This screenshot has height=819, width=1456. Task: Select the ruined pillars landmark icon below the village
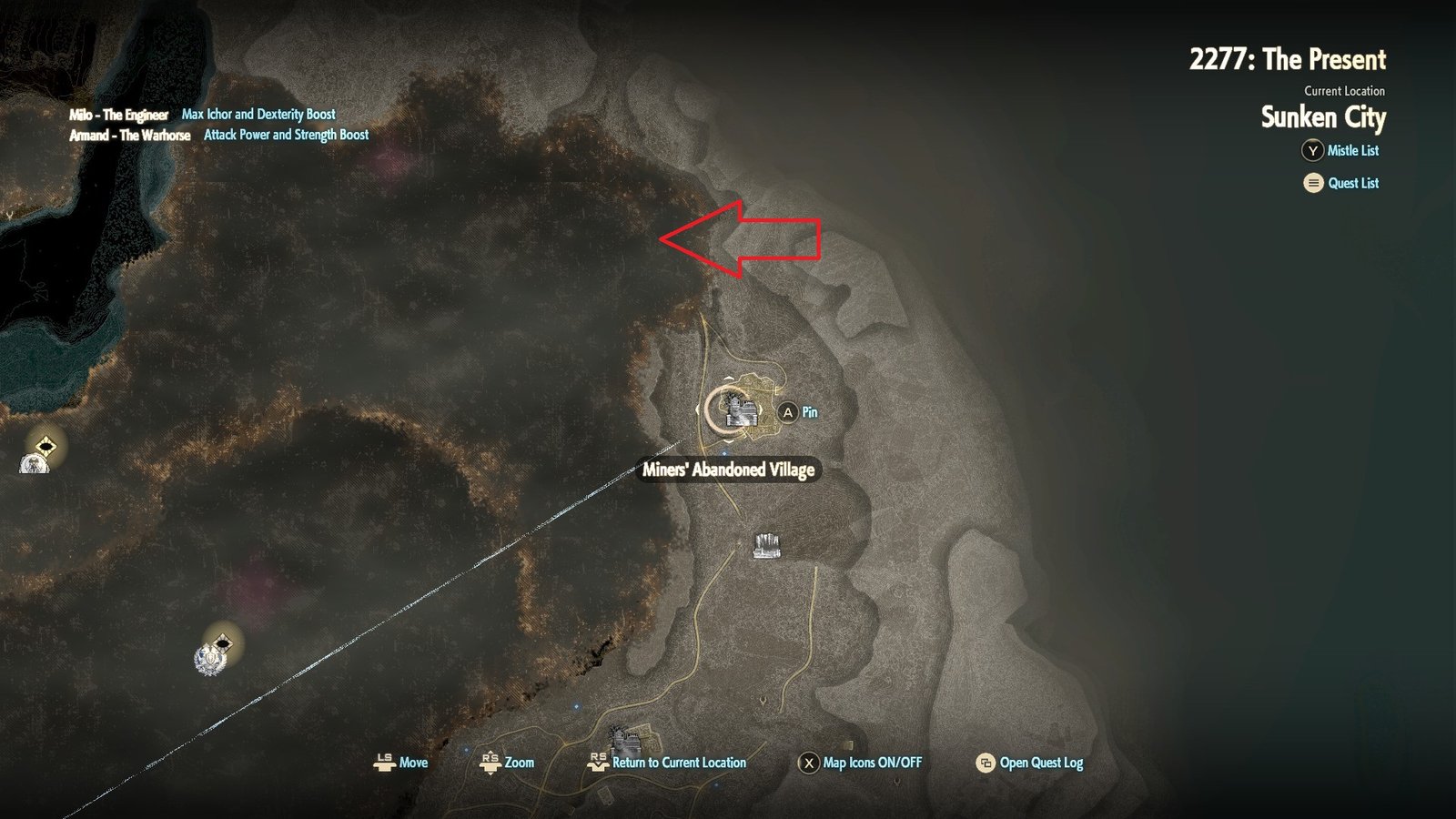tap(767, 545)
